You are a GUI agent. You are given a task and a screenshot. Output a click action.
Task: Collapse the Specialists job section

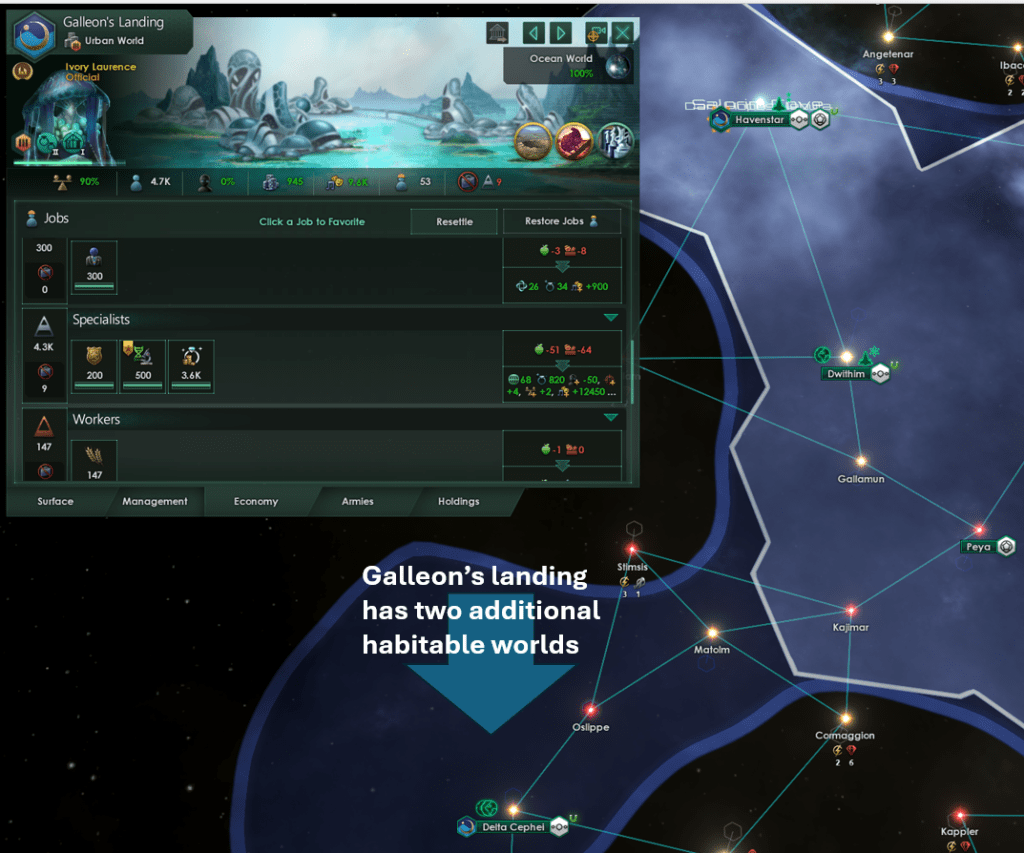[610, 318]
